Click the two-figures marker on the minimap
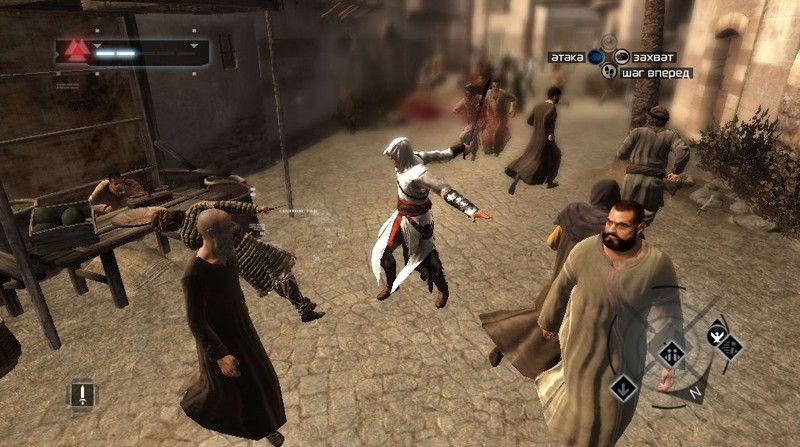 672,353
